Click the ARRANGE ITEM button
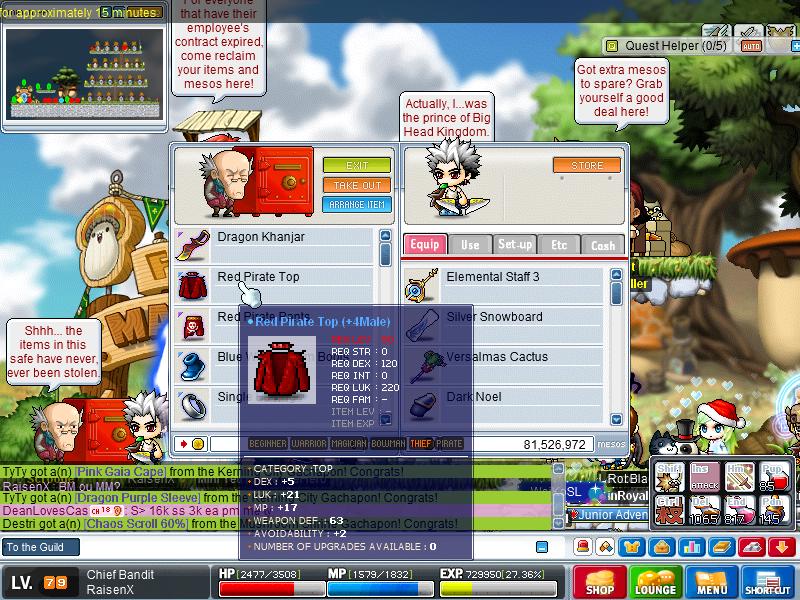 356,205
